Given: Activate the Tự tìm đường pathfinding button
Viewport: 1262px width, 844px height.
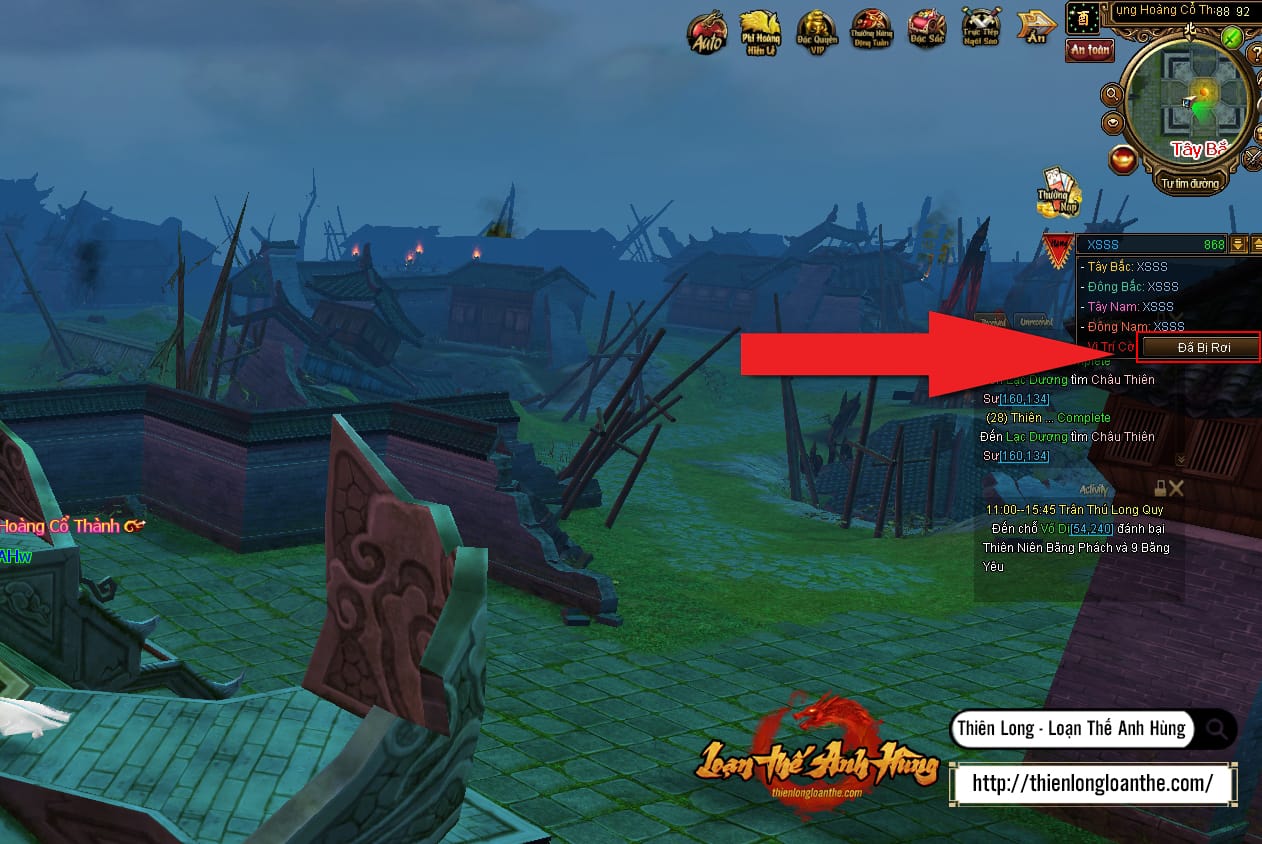Looking at the screenshot, I should tap(1190, 183).
